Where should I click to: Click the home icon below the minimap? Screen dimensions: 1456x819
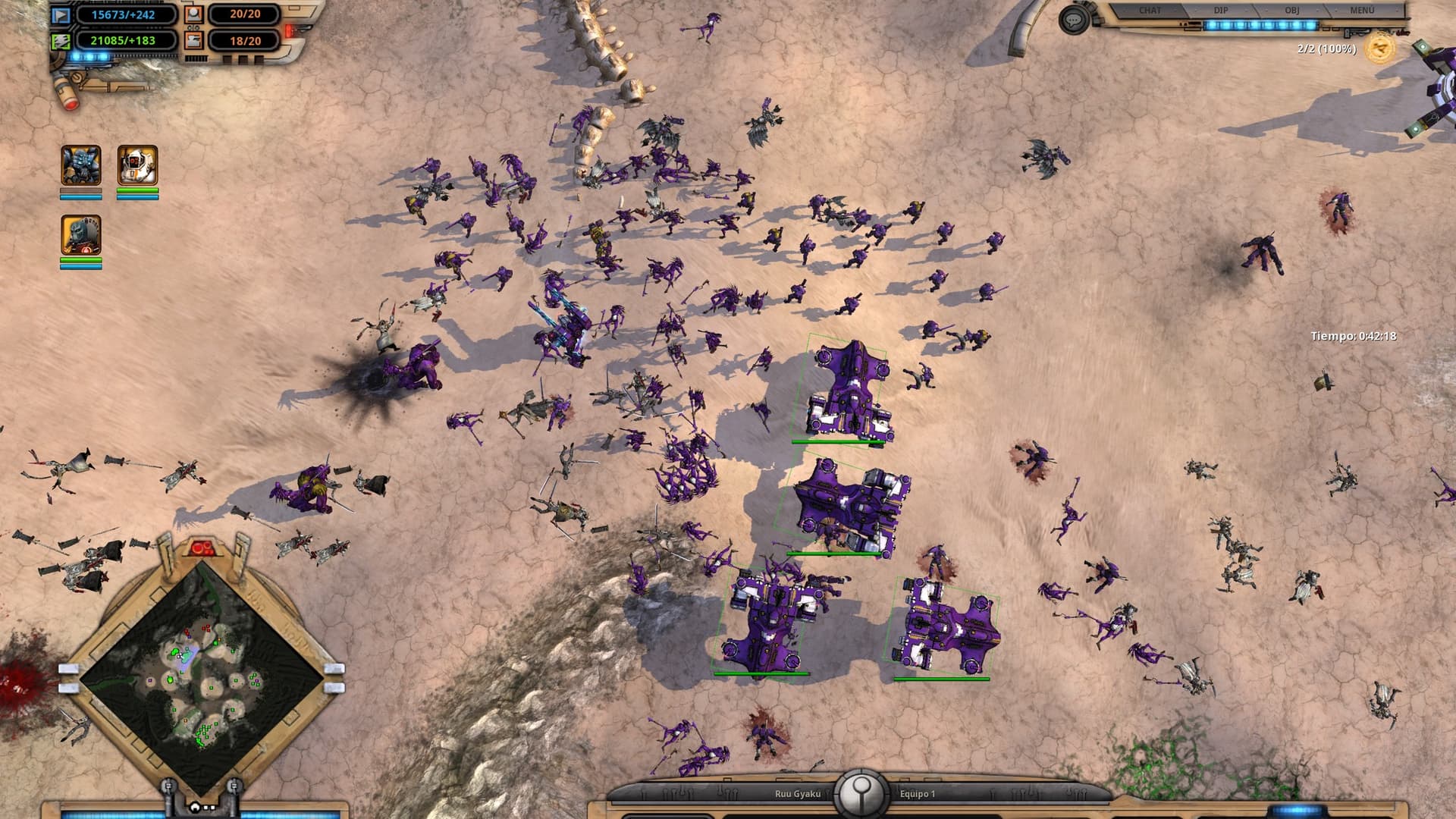(196, 807)
